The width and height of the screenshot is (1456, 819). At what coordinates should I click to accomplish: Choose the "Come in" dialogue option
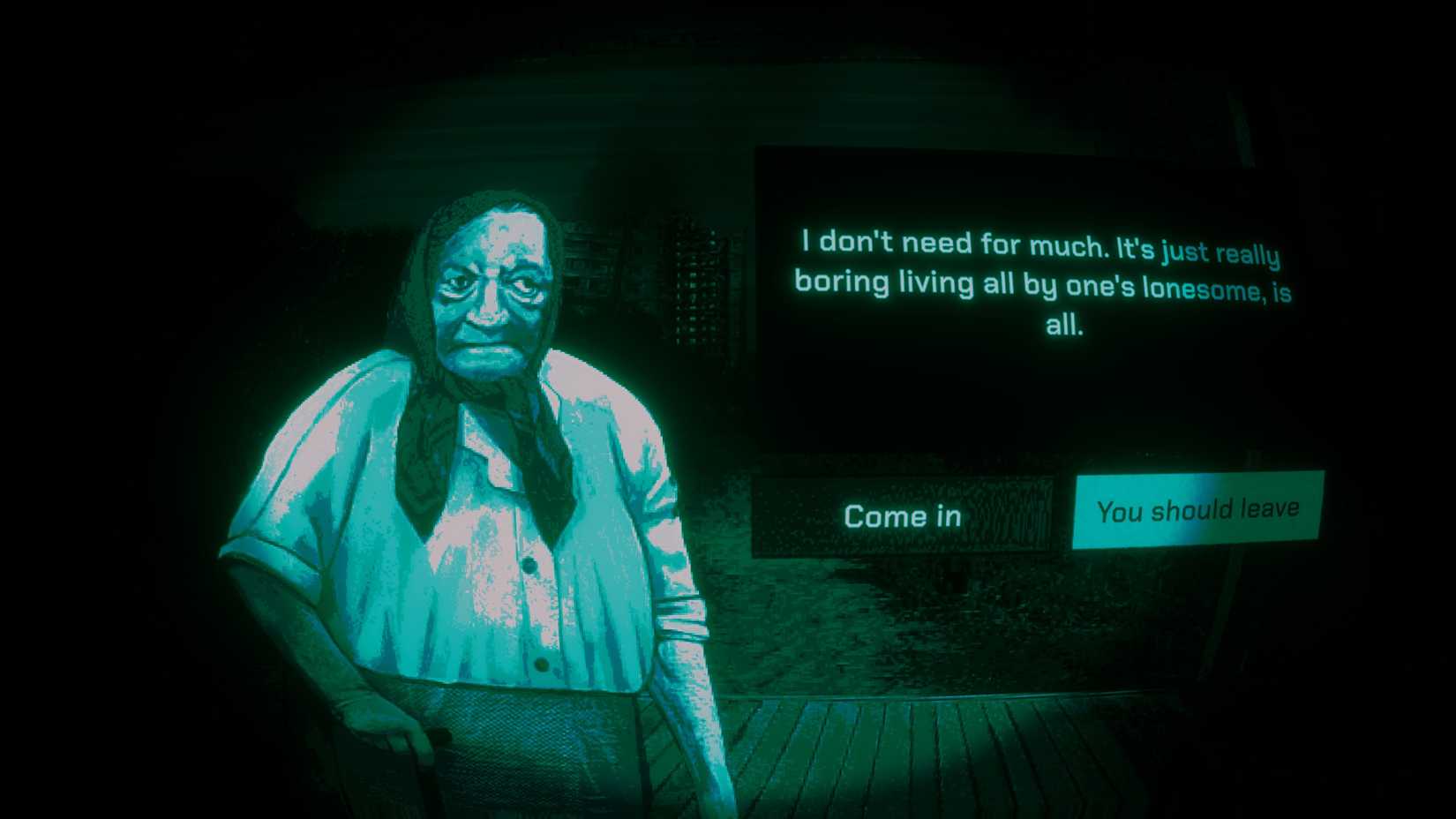pyautogui.click(x=904, y=515)
